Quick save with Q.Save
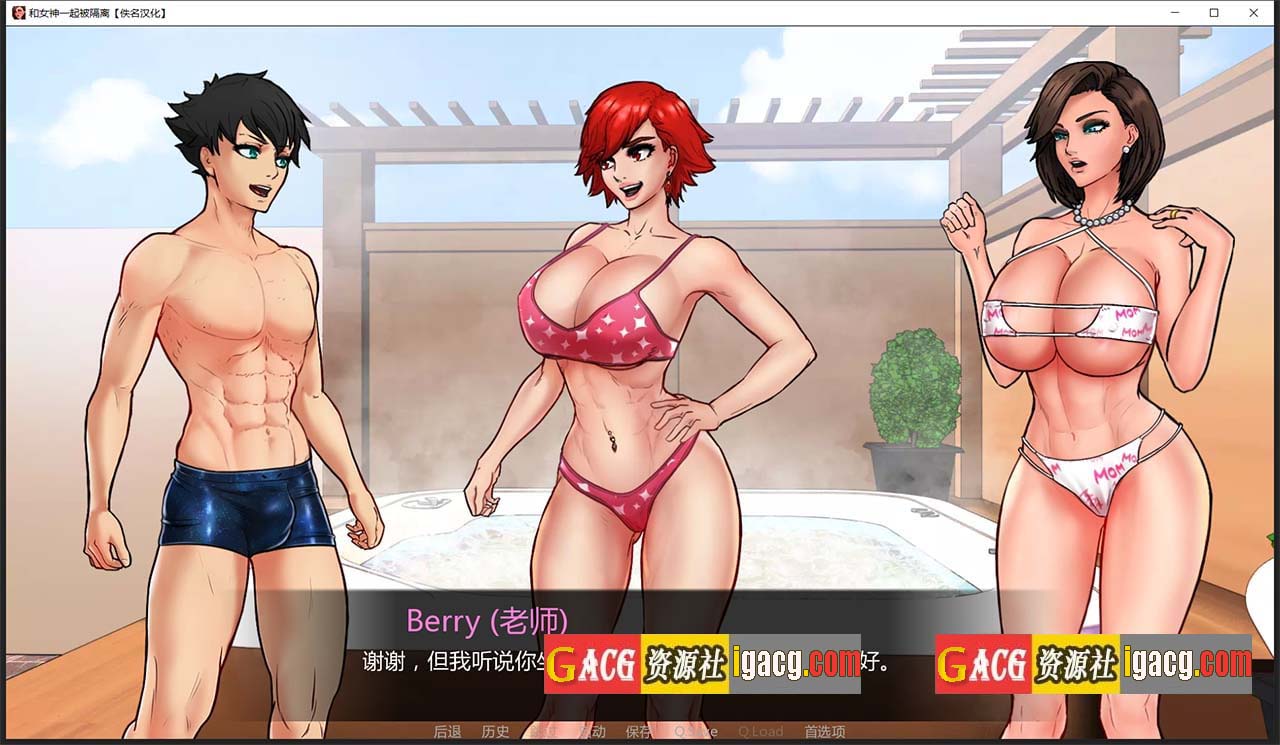The height and width of the screenshot is (745, 1280). point(695,732)
